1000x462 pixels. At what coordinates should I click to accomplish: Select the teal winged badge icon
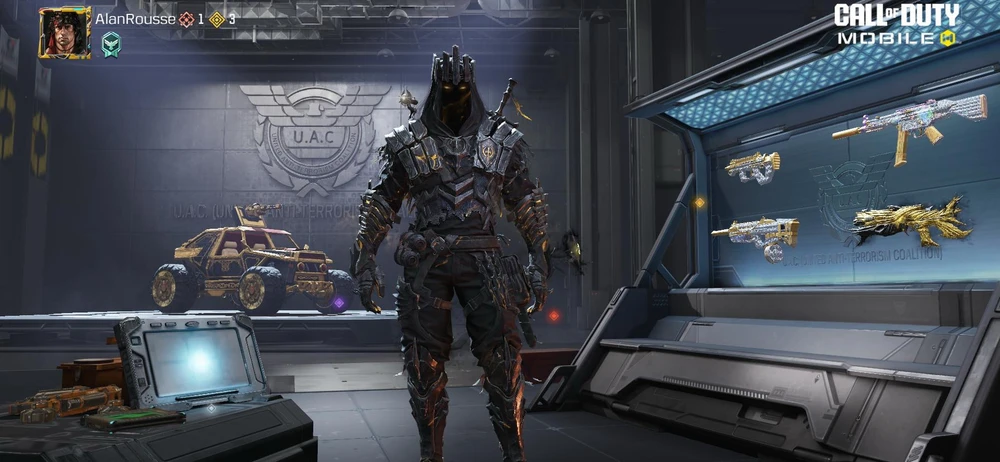pyautogui.click(x=111, y=44)
